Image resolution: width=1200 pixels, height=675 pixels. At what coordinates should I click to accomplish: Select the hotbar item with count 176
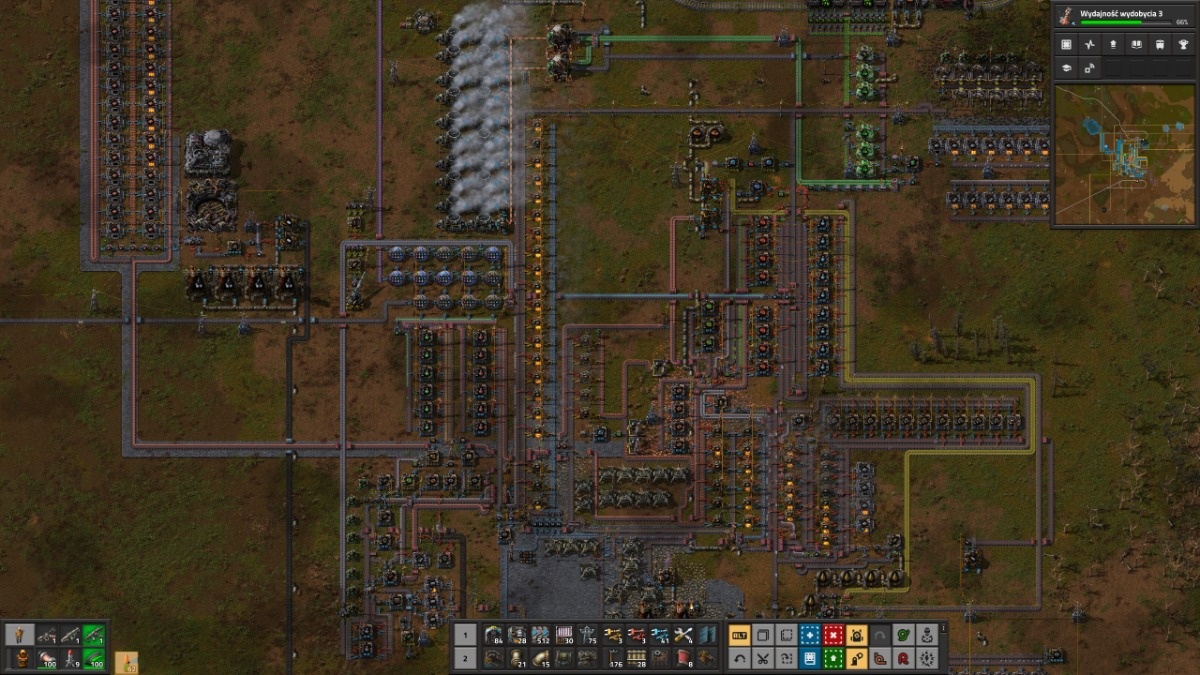[613, 658]
